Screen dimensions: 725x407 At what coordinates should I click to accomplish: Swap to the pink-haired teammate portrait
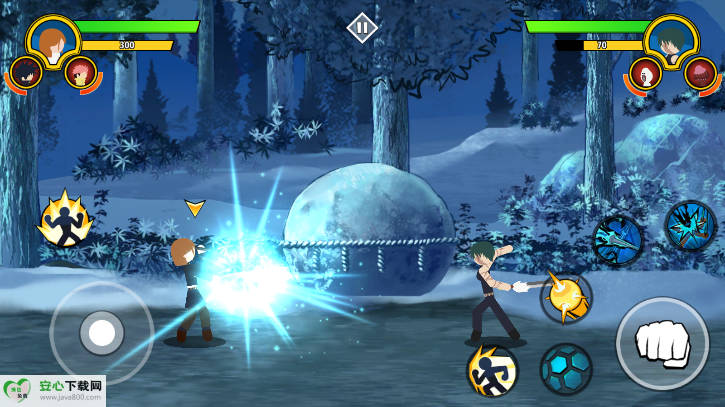pos(79,71)
